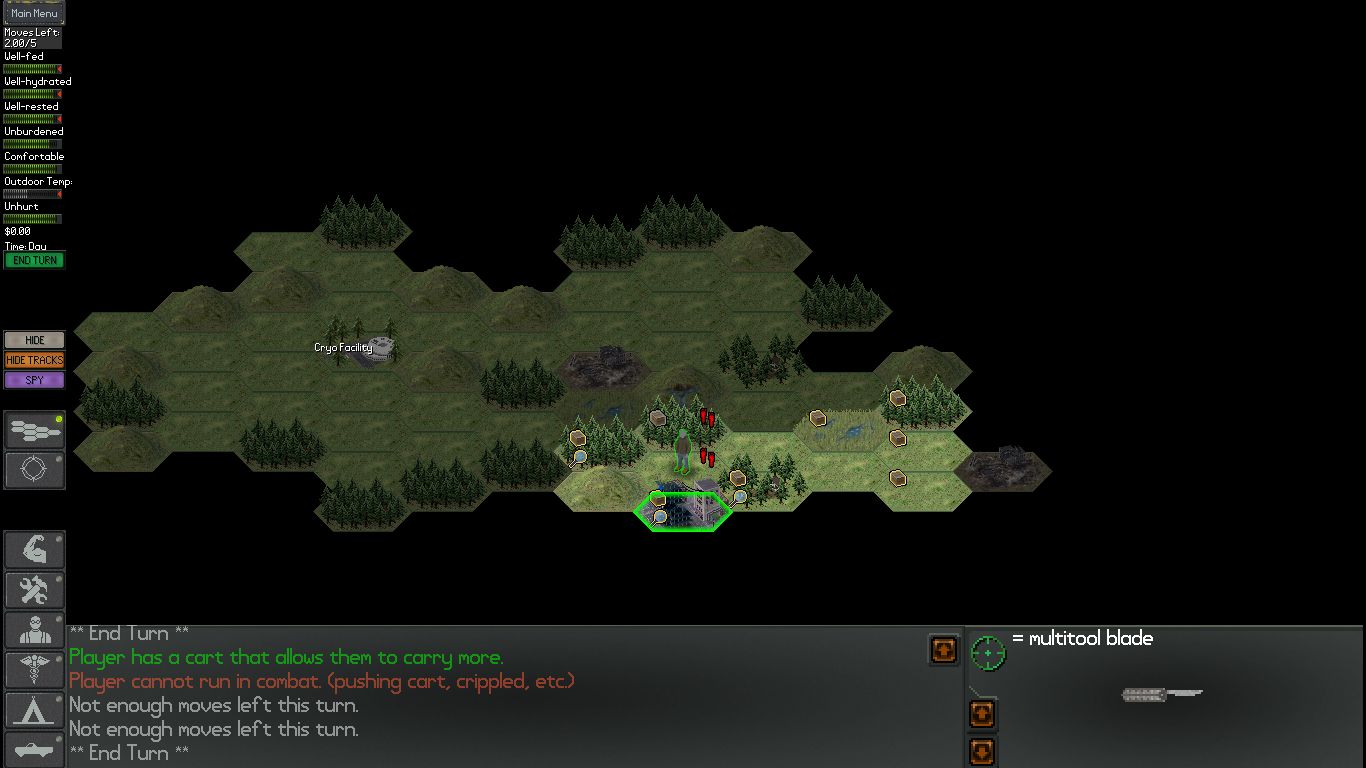This screenshot has width=1366, height=768.
Task: Open the Main Menu
Action: [x=34, y=13]
